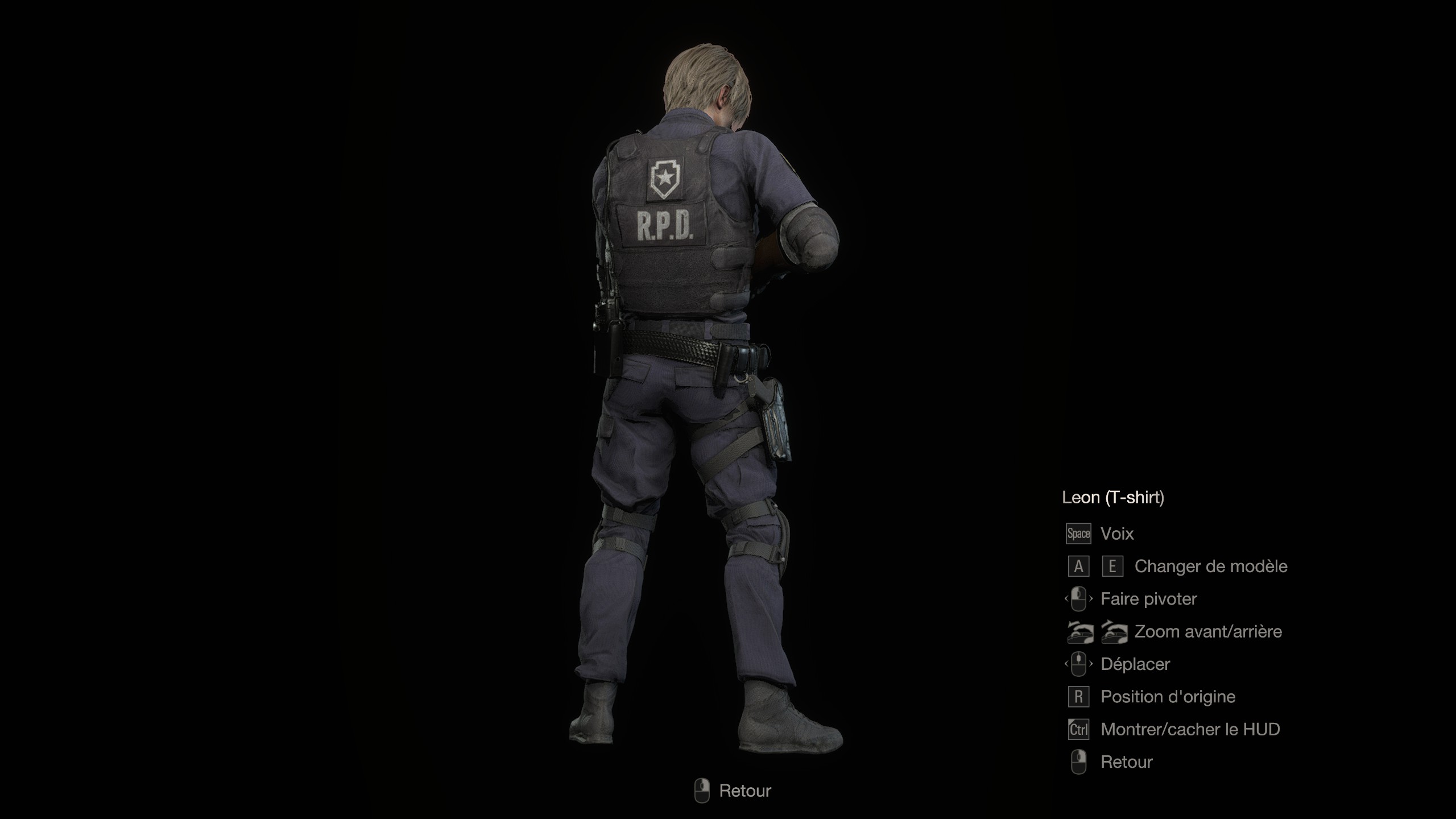1456x819 pixels.
Task: Click the R key icon for Position d'origine
Action: point(1078,696)
